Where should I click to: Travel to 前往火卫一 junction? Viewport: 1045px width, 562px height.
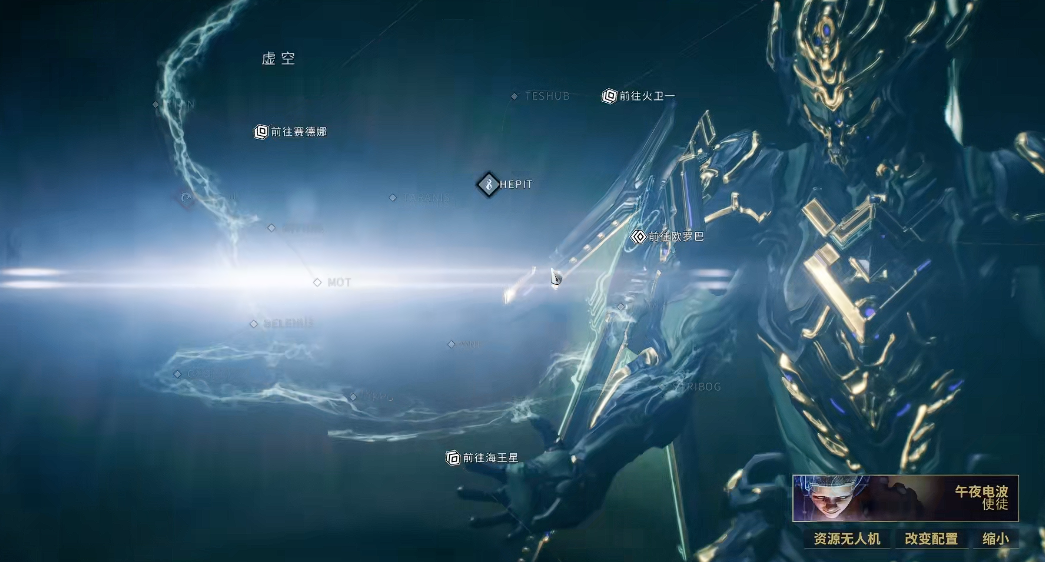coord(609,97)
